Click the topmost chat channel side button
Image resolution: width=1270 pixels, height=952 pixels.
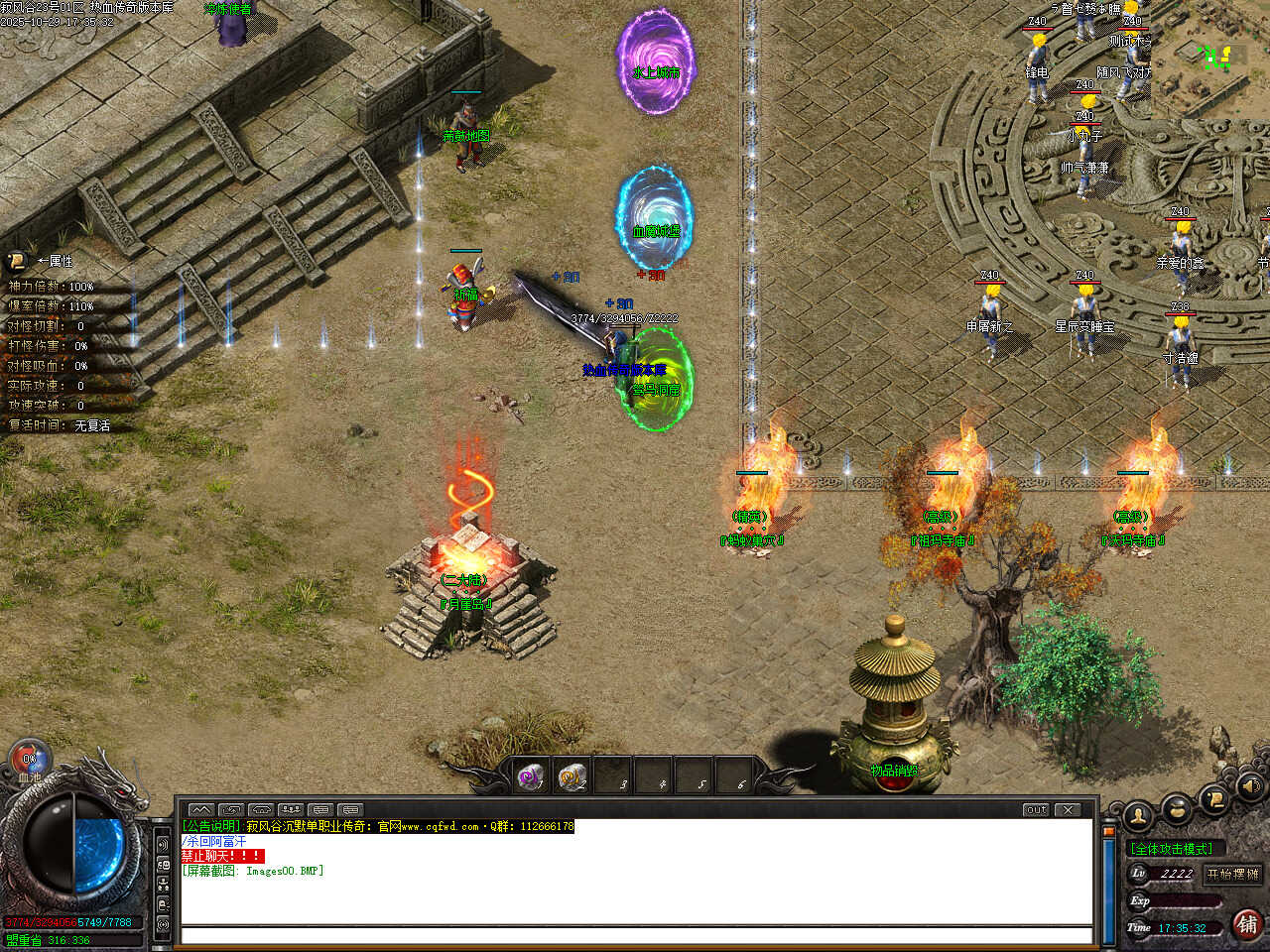163,844
